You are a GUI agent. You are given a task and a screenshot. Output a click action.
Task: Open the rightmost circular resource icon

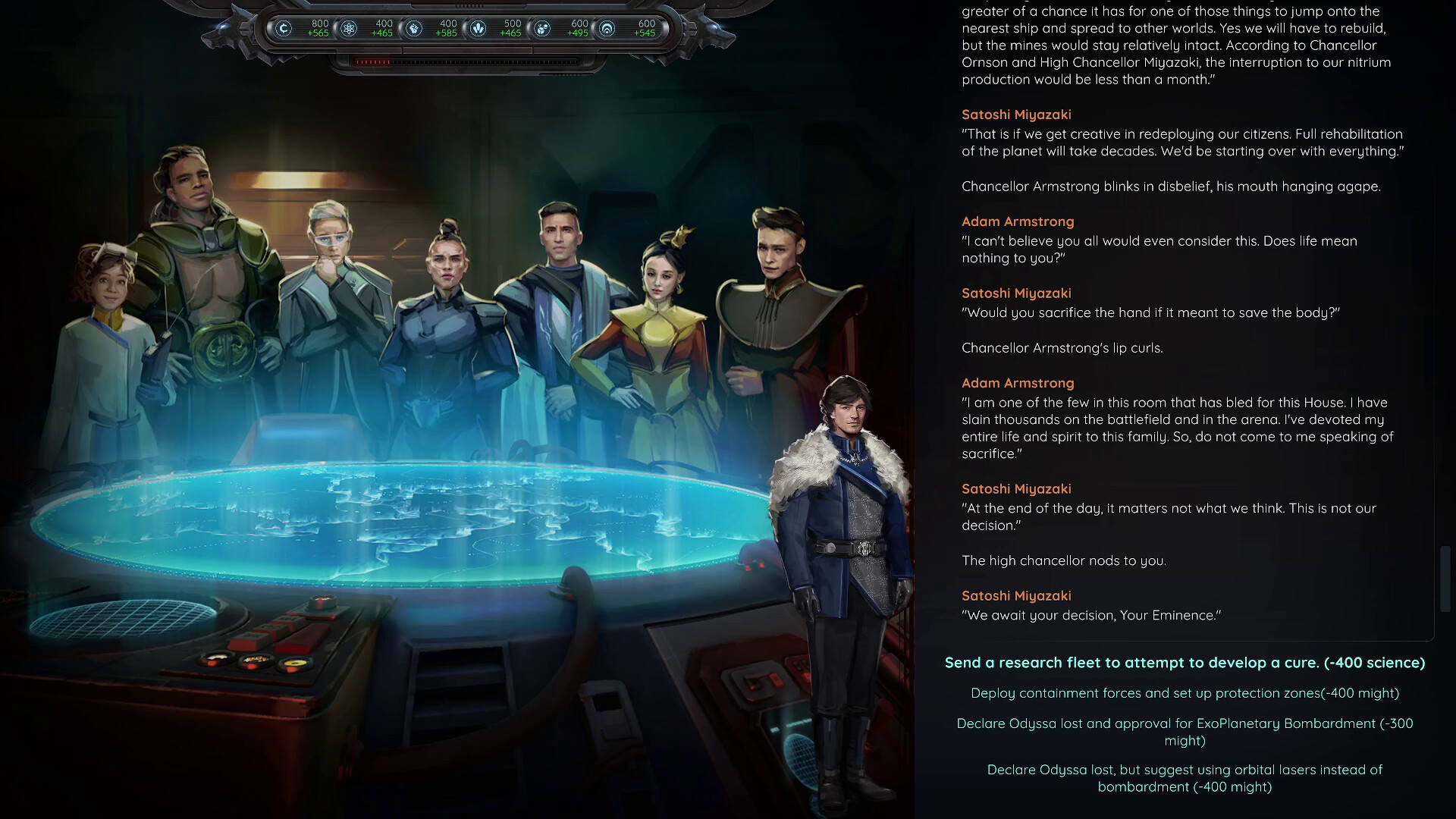coord(607,28)
